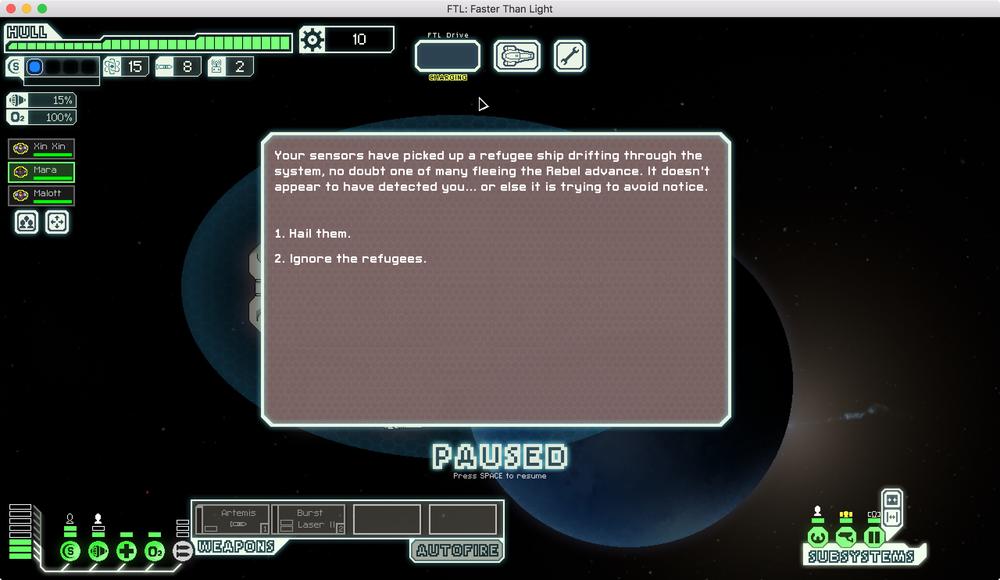Toggle the Autofire button
This screenshot has height=580, width=1000.
[456, 550]
